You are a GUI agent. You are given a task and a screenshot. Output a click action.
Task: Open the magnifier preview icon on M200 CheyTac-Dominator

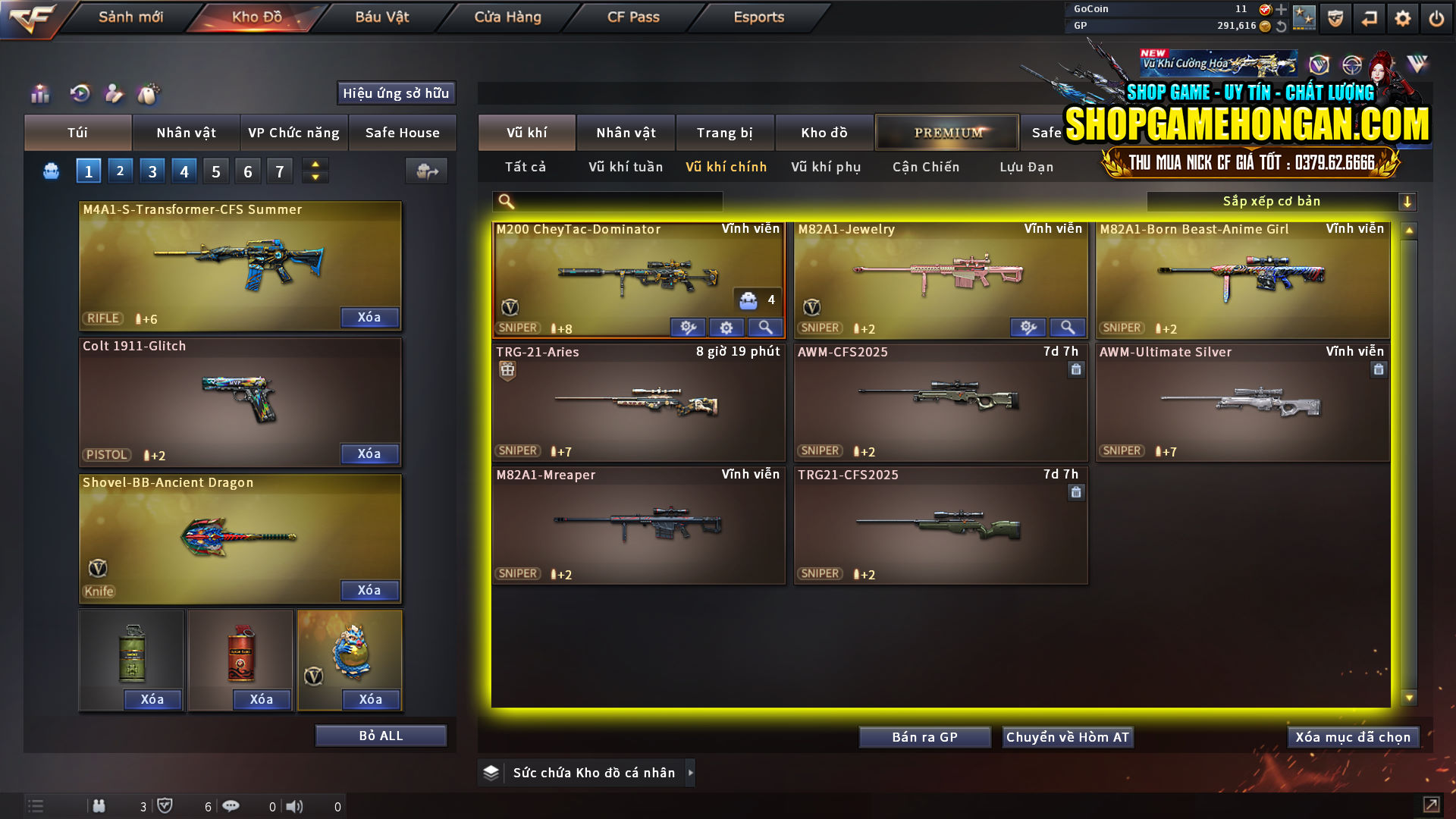(765, 327)
